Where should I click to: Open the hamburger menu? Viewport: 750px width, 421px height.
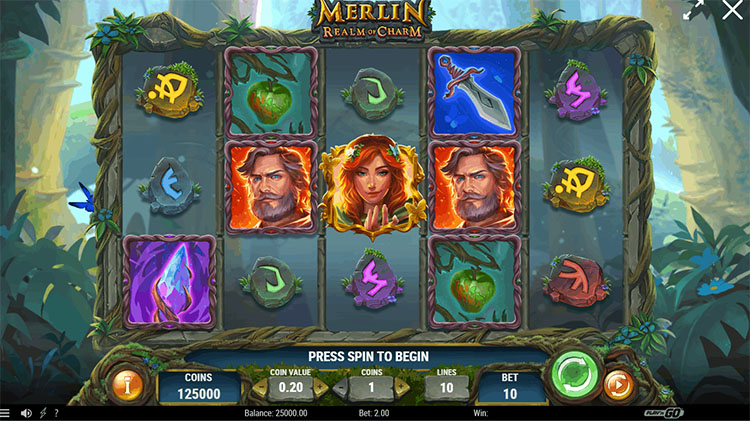(7, 413)
